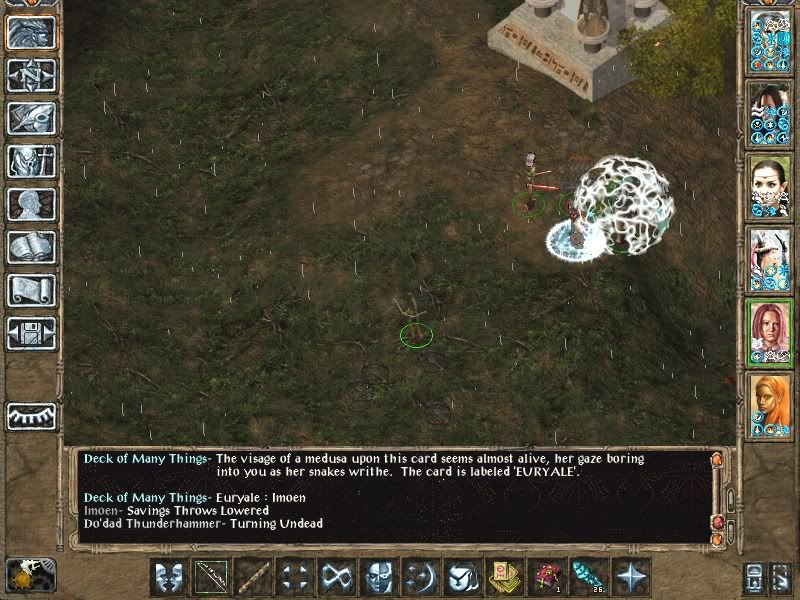Activate the silver face mask button
This screenshot has height=600, width=800.
(379, 577)
